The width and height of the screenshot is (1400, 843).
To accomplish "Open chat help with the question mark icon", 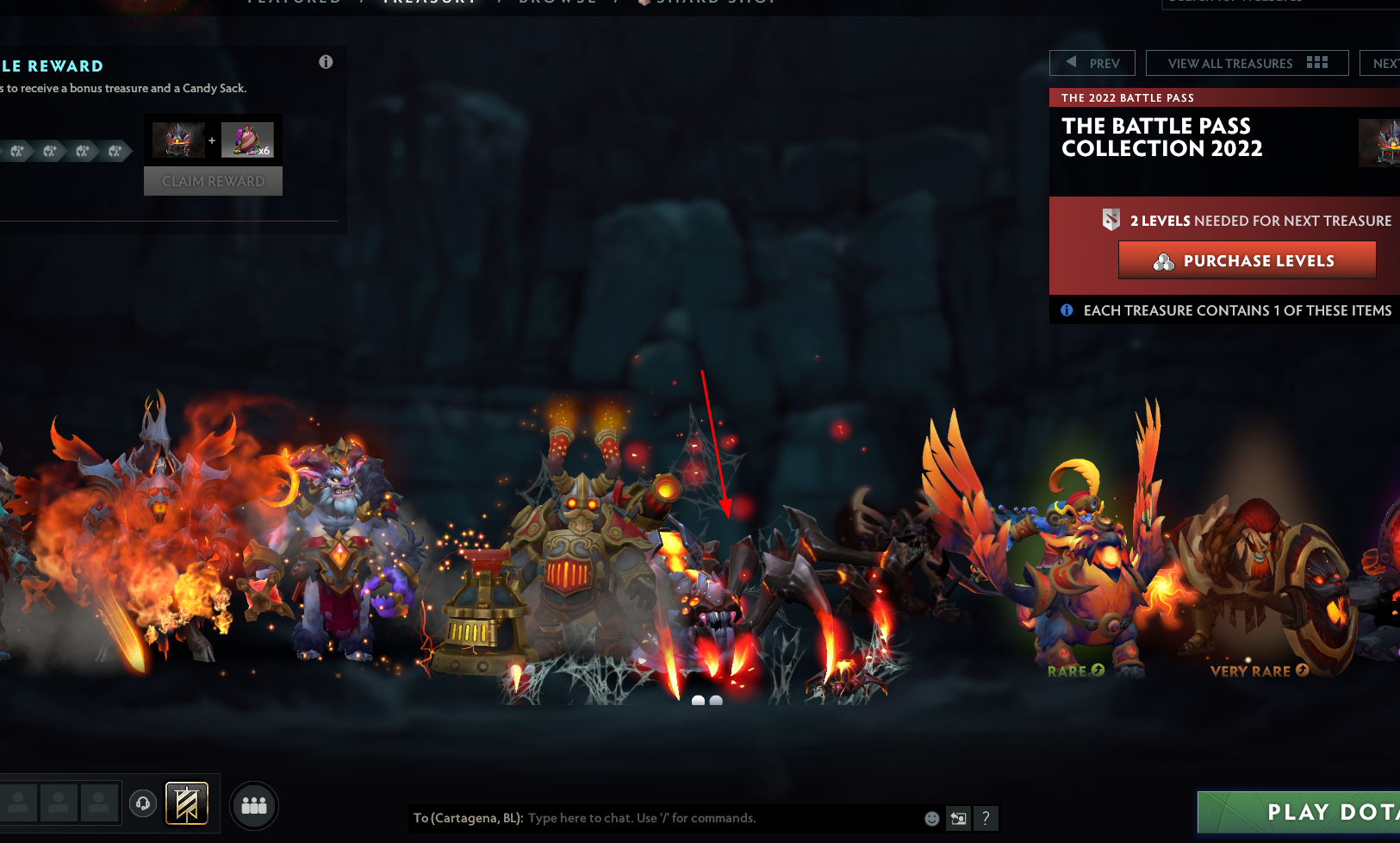I will [986, 818].
